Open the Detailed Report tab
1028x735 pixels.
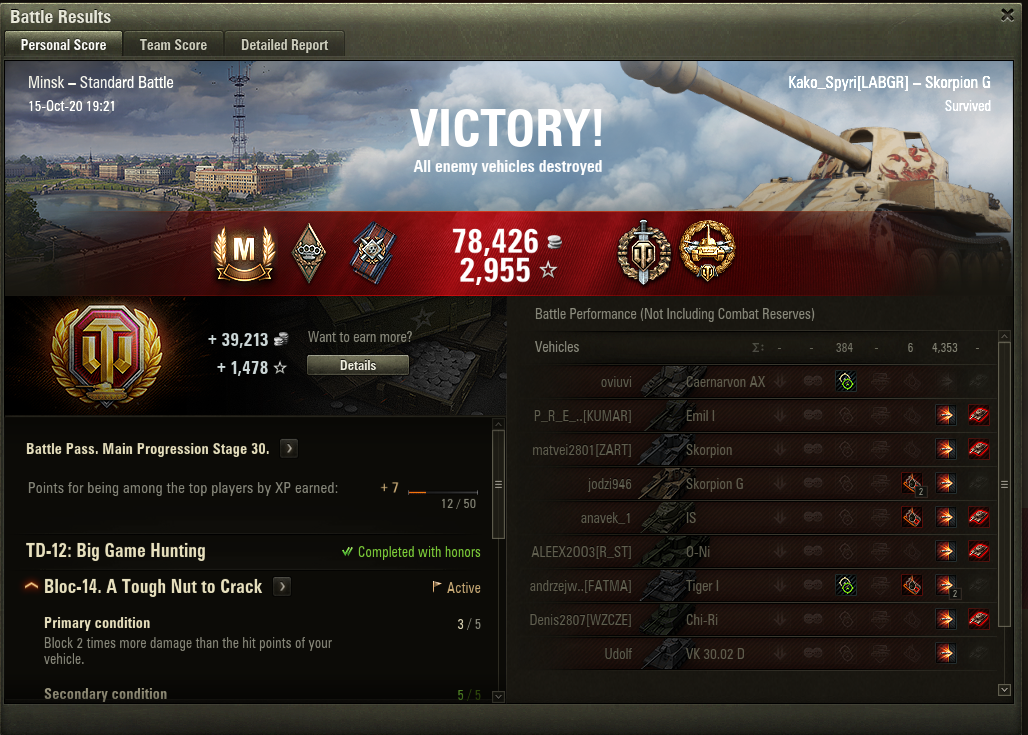click(x=284, y=45)
